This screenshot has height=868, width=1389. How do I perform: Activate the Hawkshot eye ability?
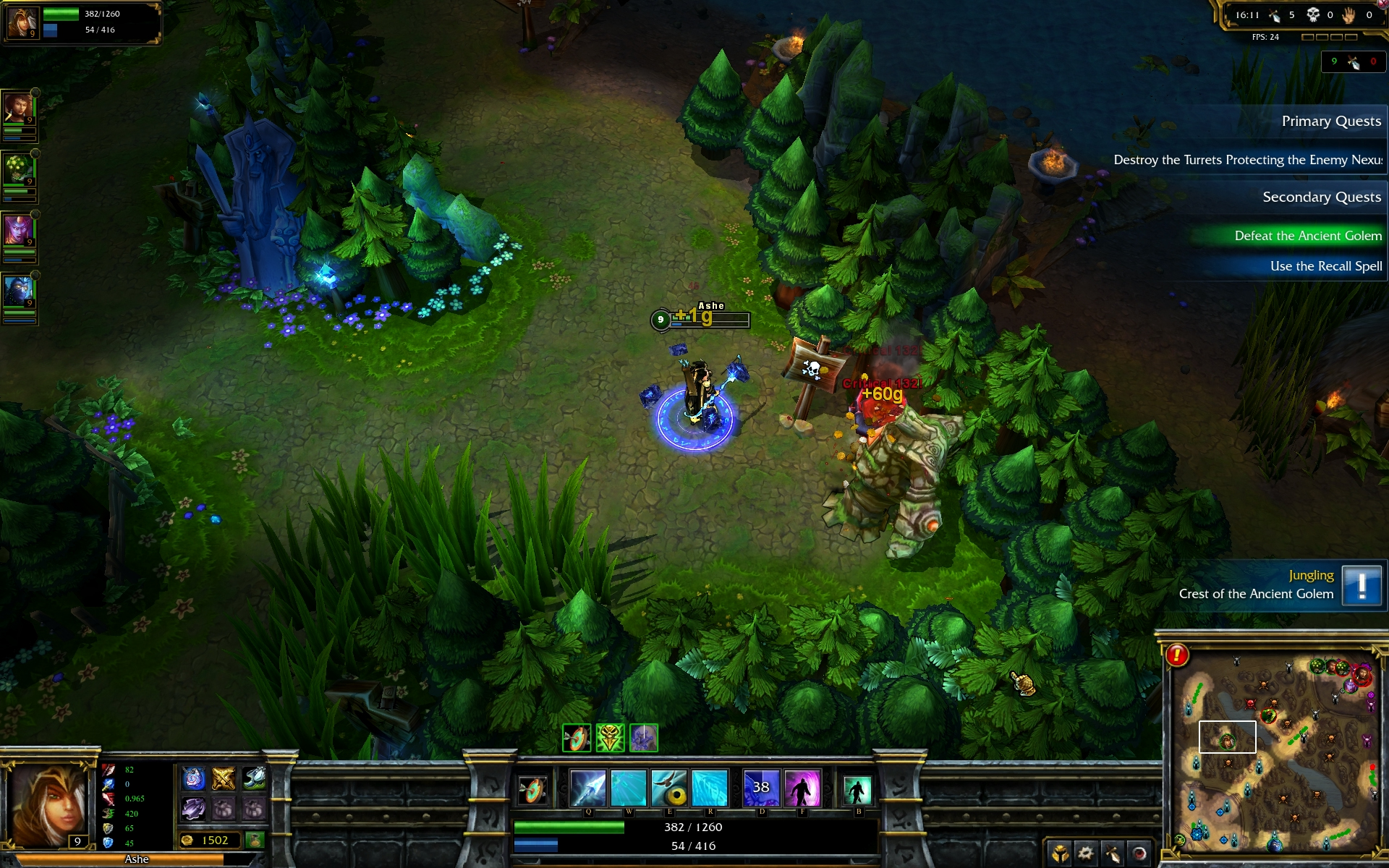(669, 788)
